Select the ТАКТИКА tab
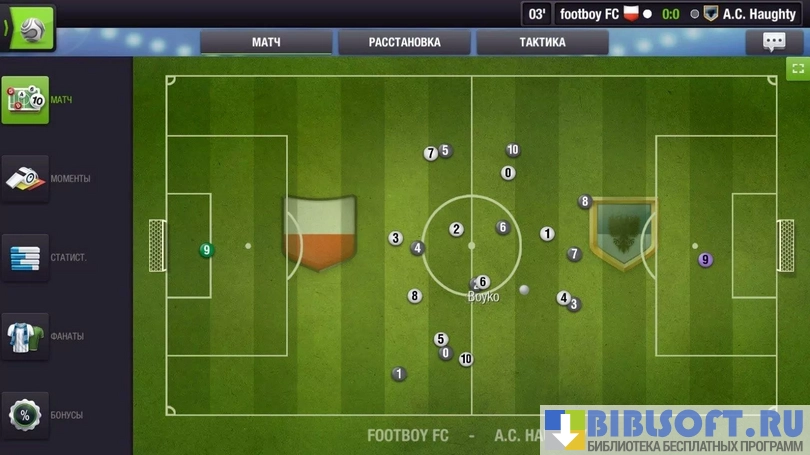The width and height of the screenshot is (810, 455). [x=542, y=42]
